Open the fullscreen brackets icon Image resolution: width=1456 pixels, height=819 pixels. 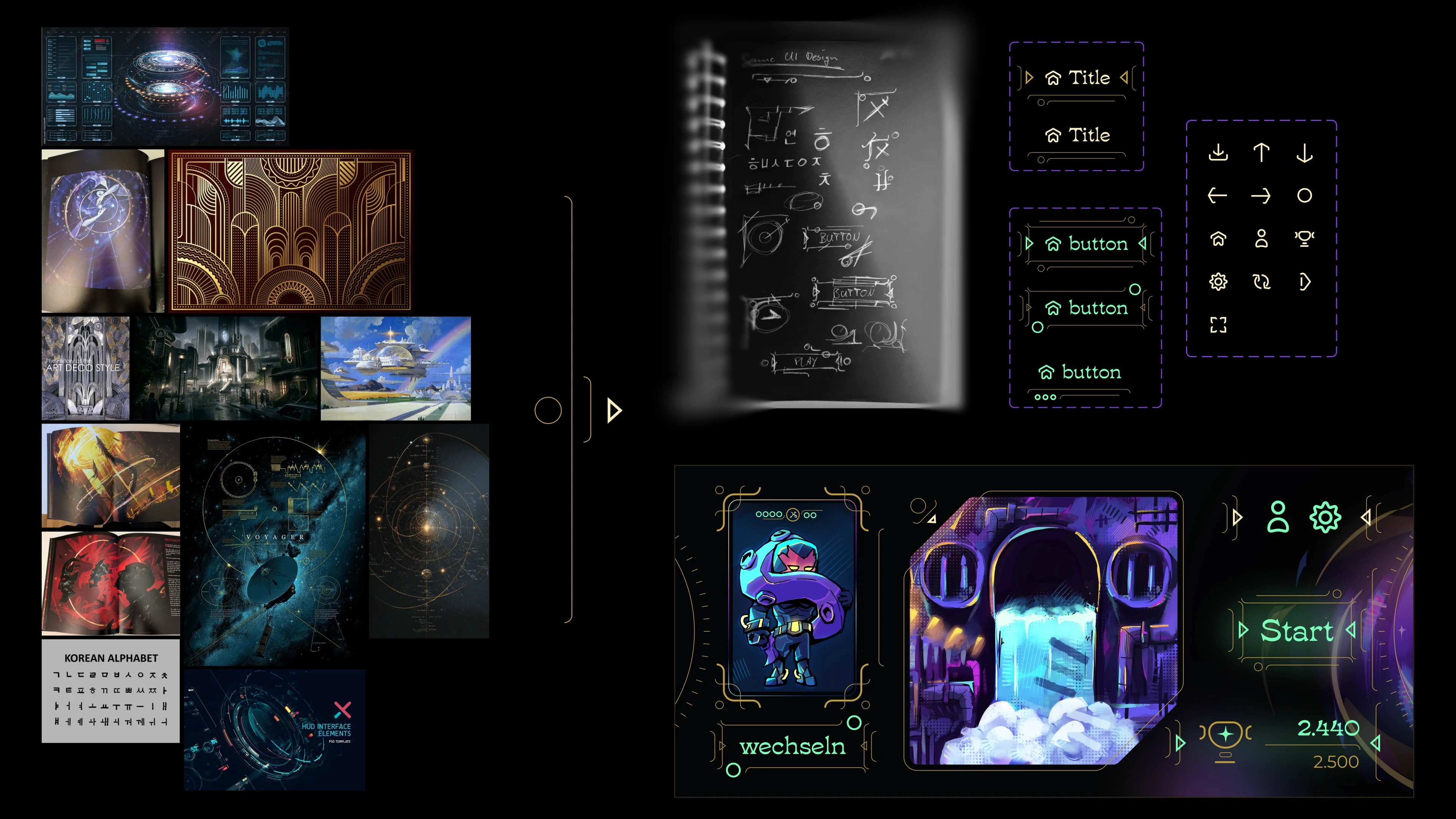tap(1218, 326)
